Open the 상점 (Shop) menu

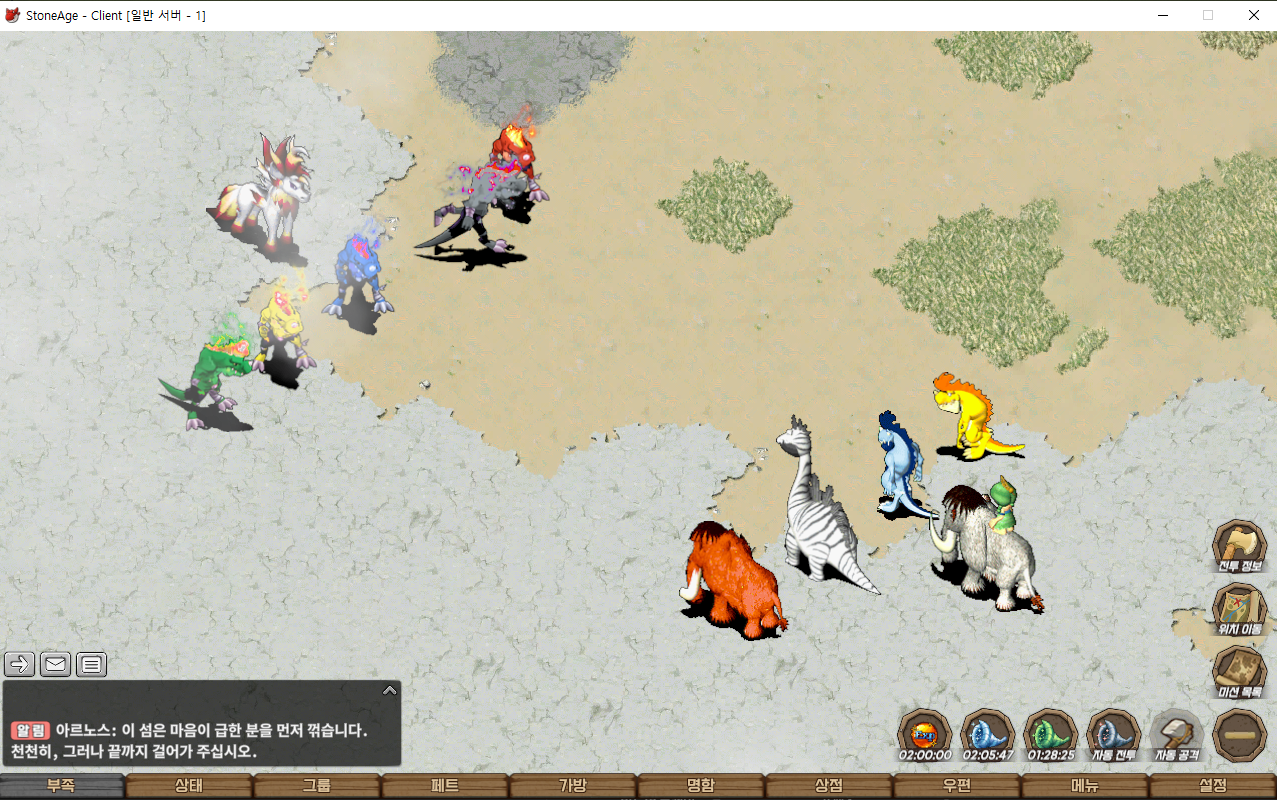coord(829,786)
